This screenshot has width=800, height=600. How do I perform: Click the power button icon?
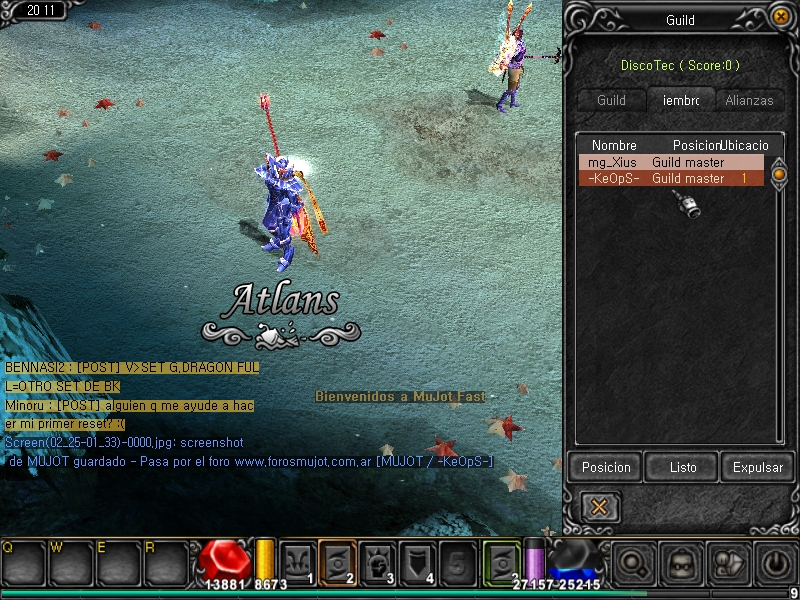pyautogui.click(x=776, y=563)
